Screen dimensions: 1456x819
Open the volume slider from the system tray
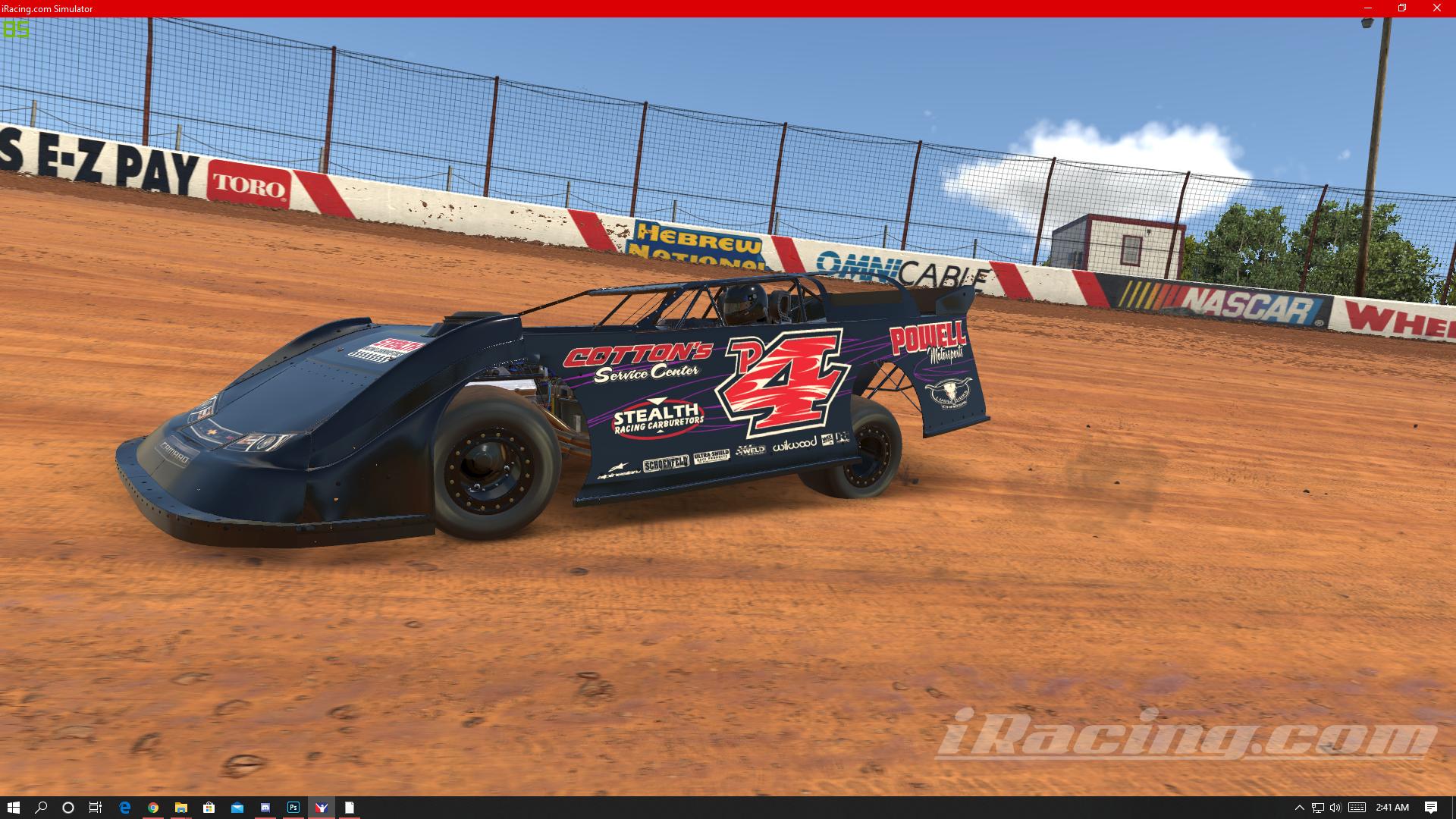(x=1335, y=808)
